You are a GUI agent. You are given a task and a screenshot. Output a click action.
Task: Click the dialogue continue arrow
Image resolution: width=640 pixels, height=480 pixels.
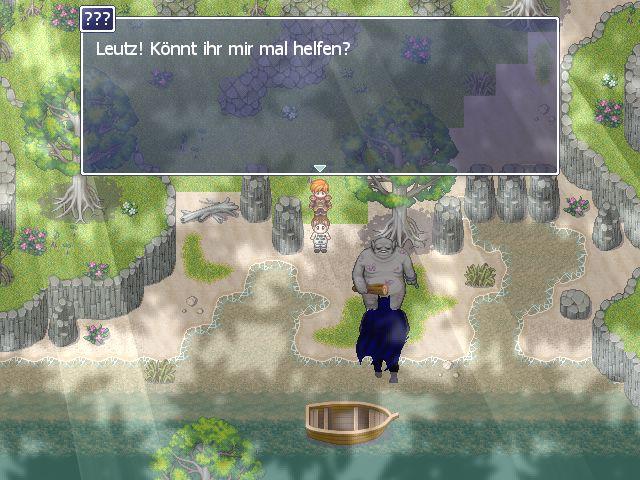[x=320, y=168]
